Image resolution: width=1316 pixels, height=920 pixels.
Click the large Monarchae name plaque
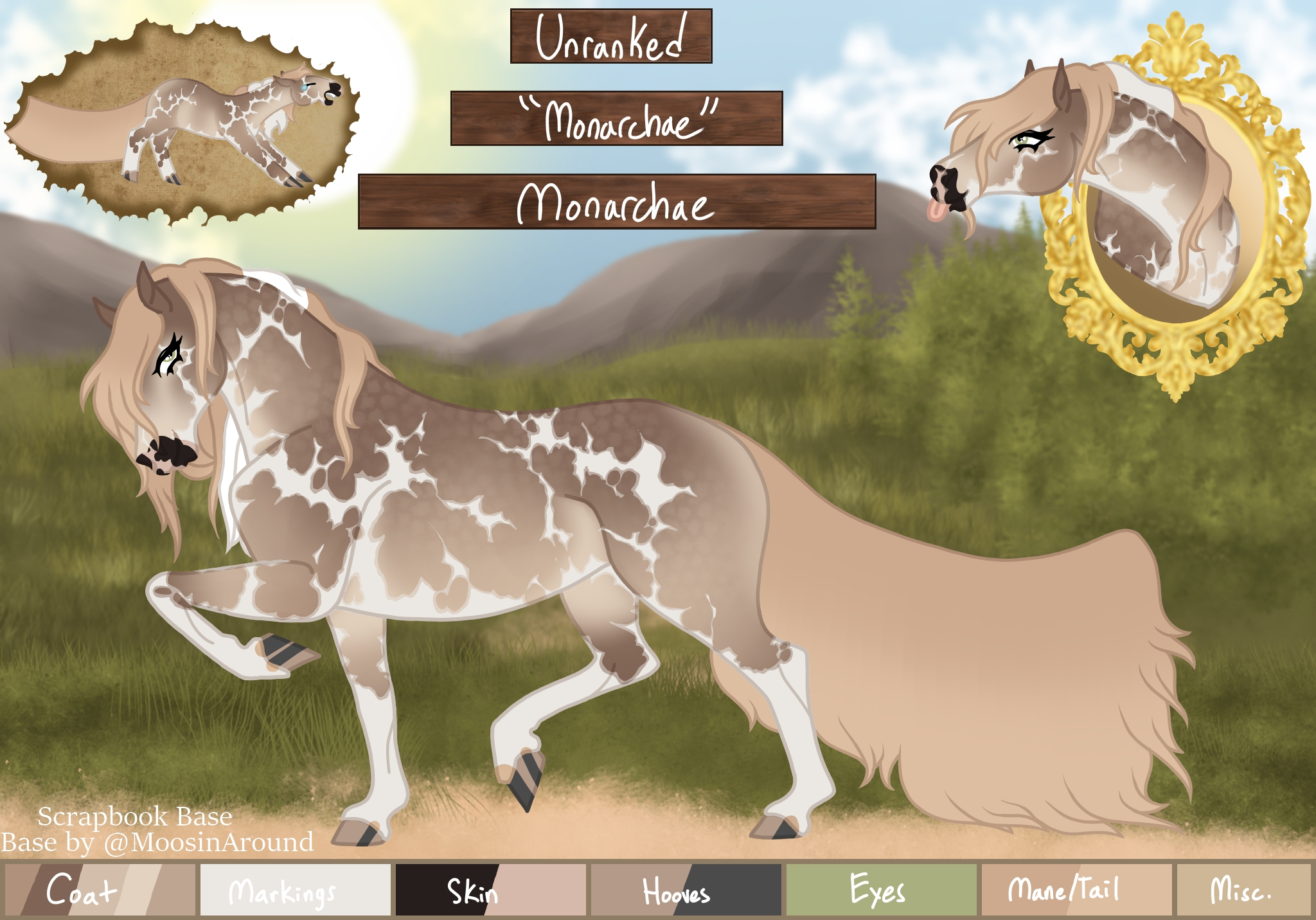(617, 202)
